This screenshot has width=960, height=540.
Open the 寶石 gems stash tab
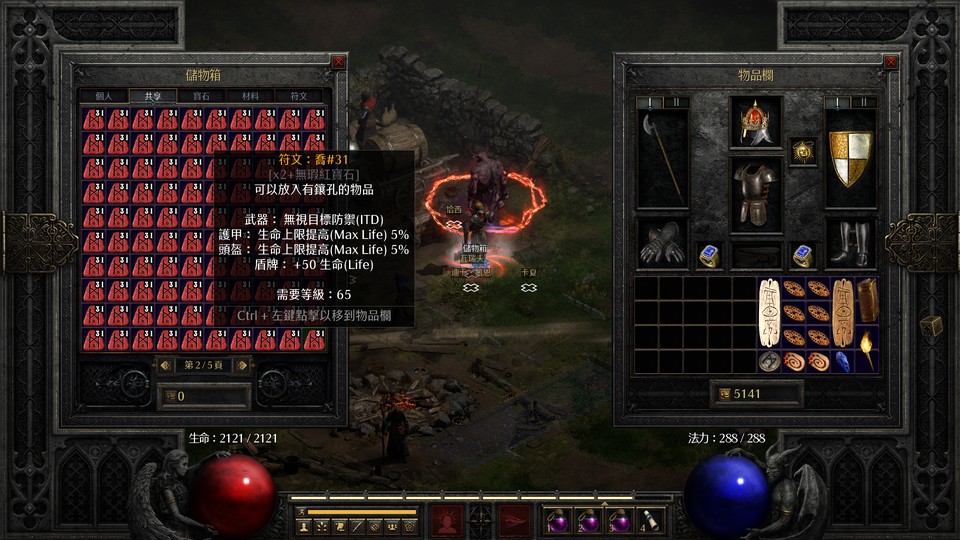point(200,96)
